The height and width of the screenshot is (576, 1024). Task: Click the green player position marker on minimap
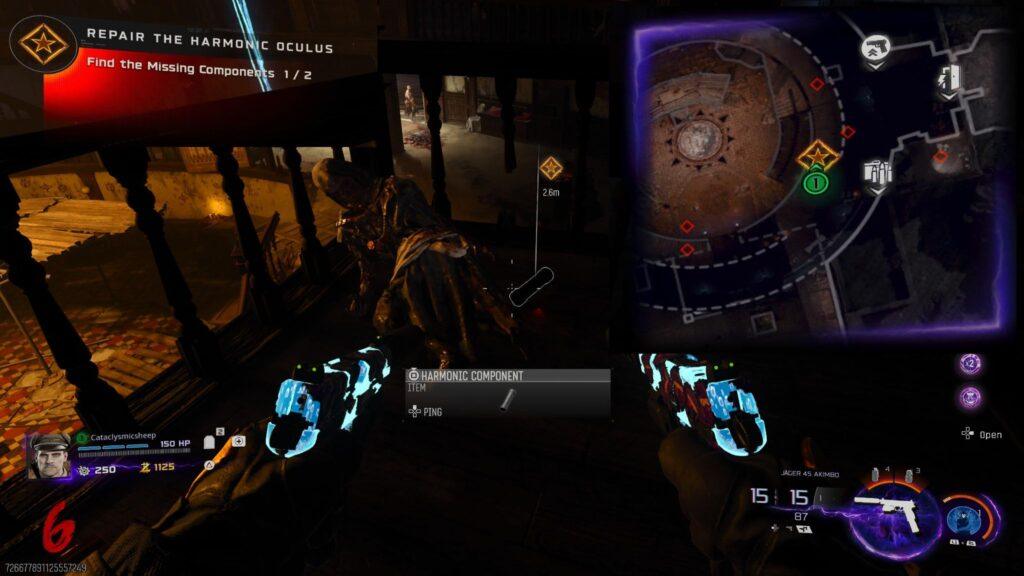pyautogui.click(x=817, y=184)
